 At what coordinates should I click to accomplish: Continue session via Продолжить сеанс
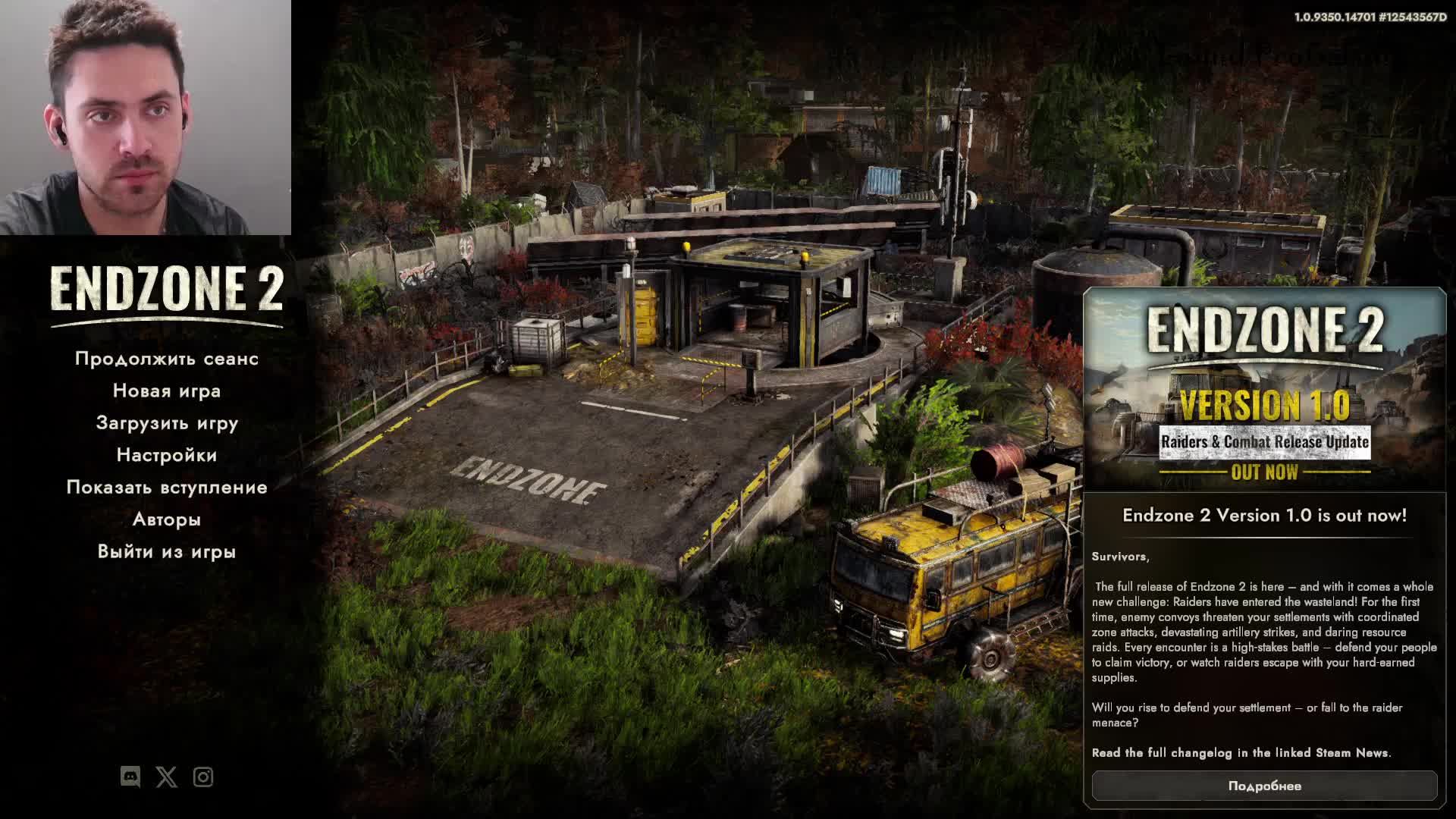tap(167, 359)
